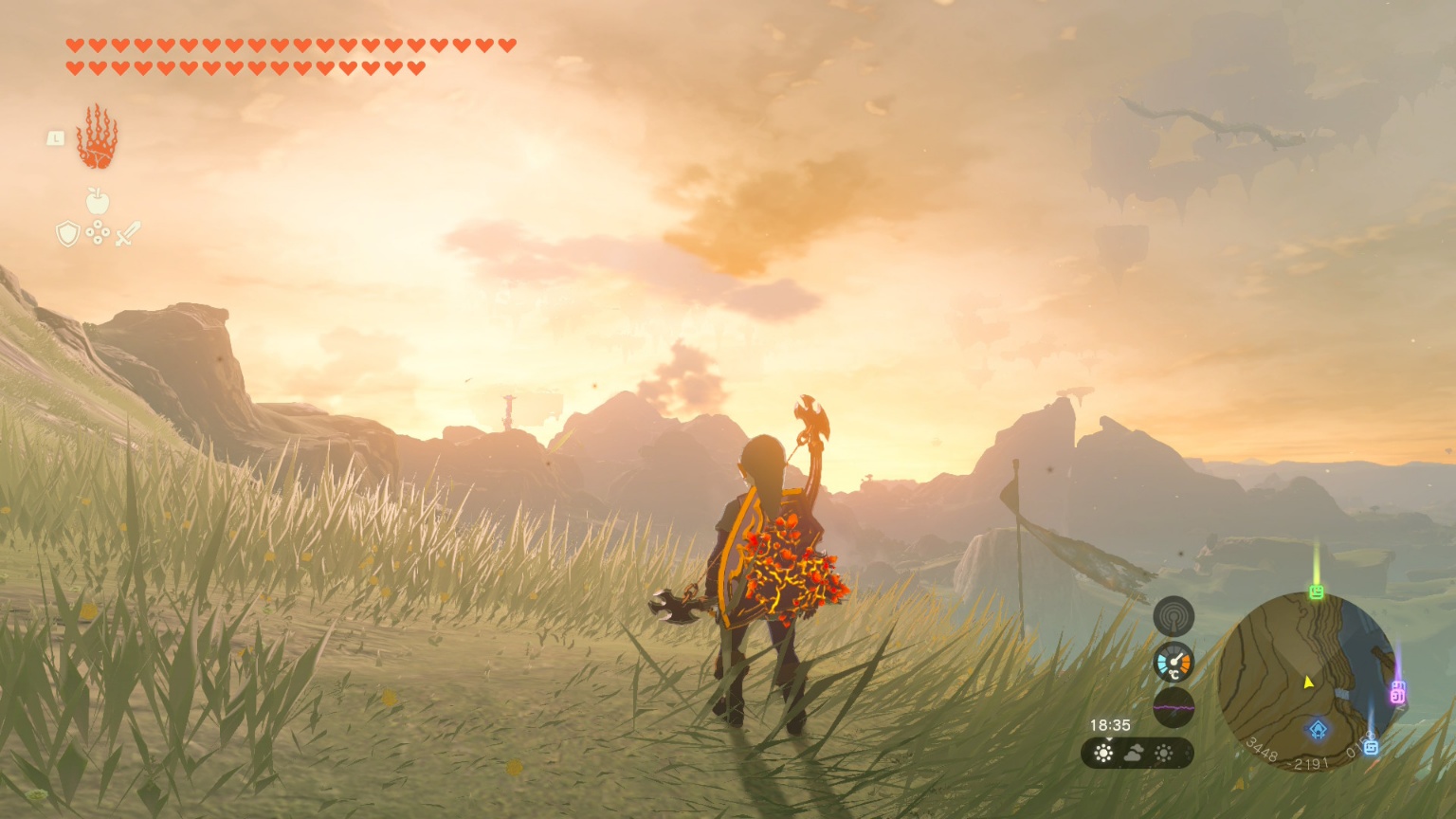
Task: Click the weather forecast bar
Action: (1137, 754)
